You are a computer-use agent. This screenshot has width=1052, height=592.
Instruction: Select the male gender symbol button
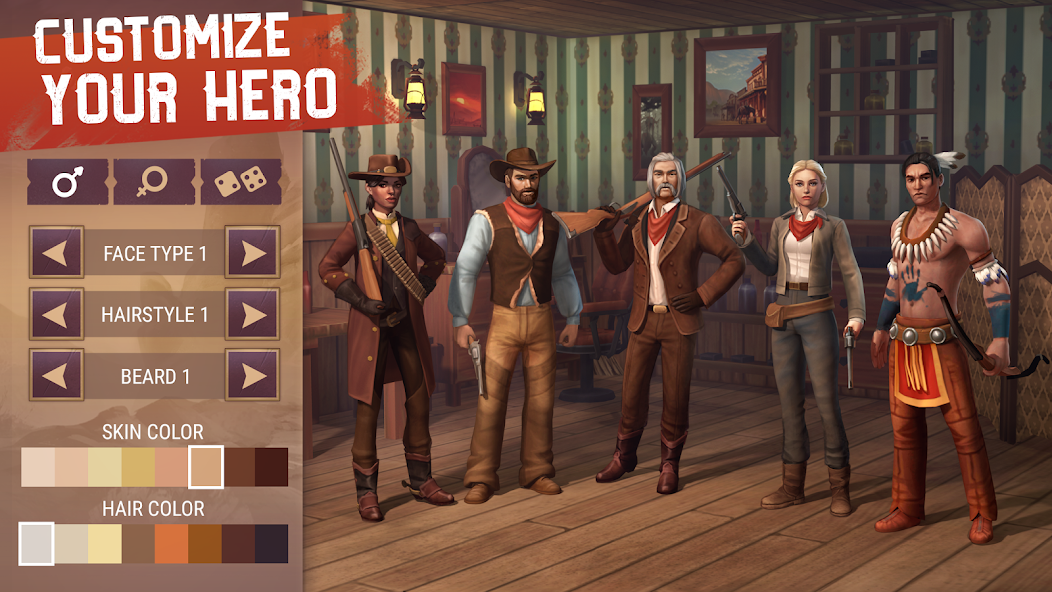point(67,181)
